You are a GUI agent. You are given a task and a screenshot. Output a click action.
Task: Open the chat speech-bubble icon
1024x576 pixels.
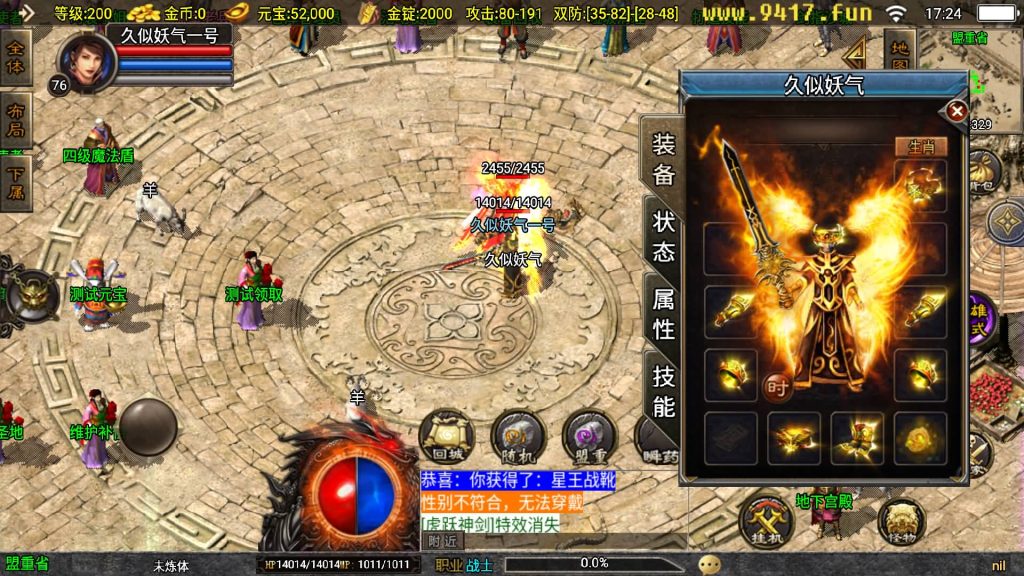710,564
